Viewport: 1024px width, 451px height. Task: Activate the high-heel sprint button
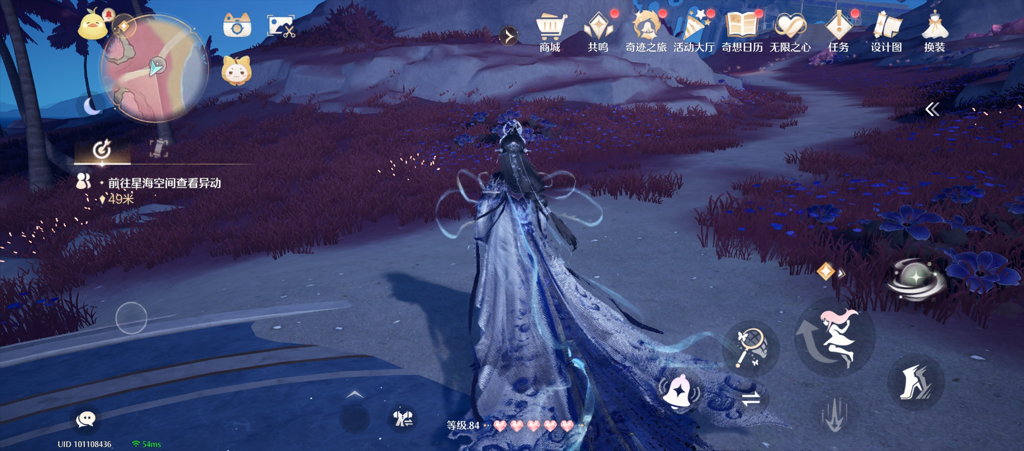tap(914, 380)
